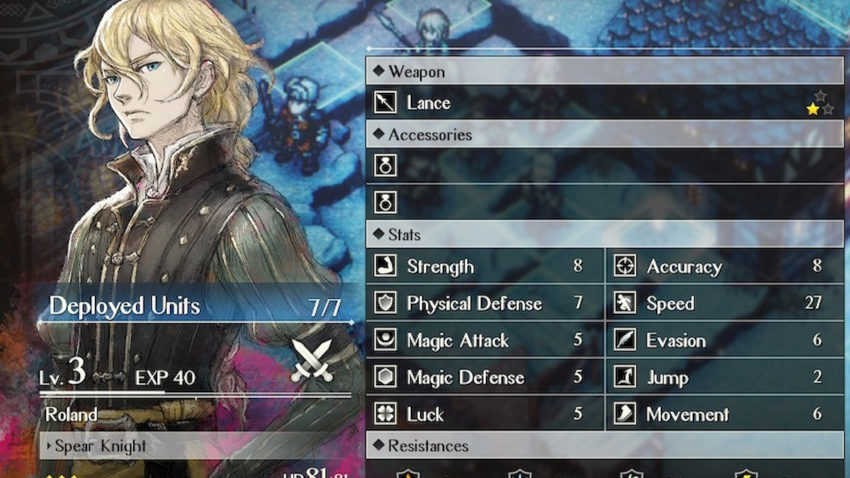The height and width of the screenshot is (478, 850).
Task: Select the Strength stat row
Action: (486, 266)
